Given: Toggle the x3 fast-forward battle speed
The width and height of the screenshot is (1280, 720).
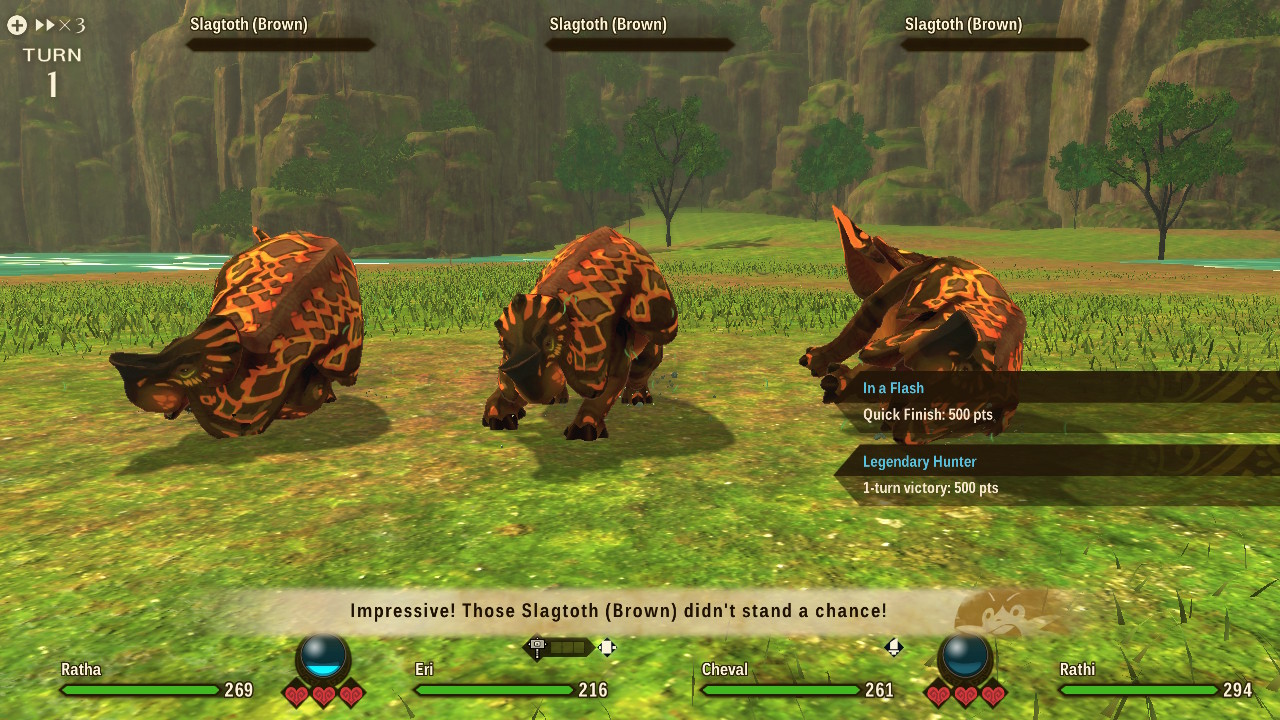Looking at the screenshot, I should pos(59,25).
